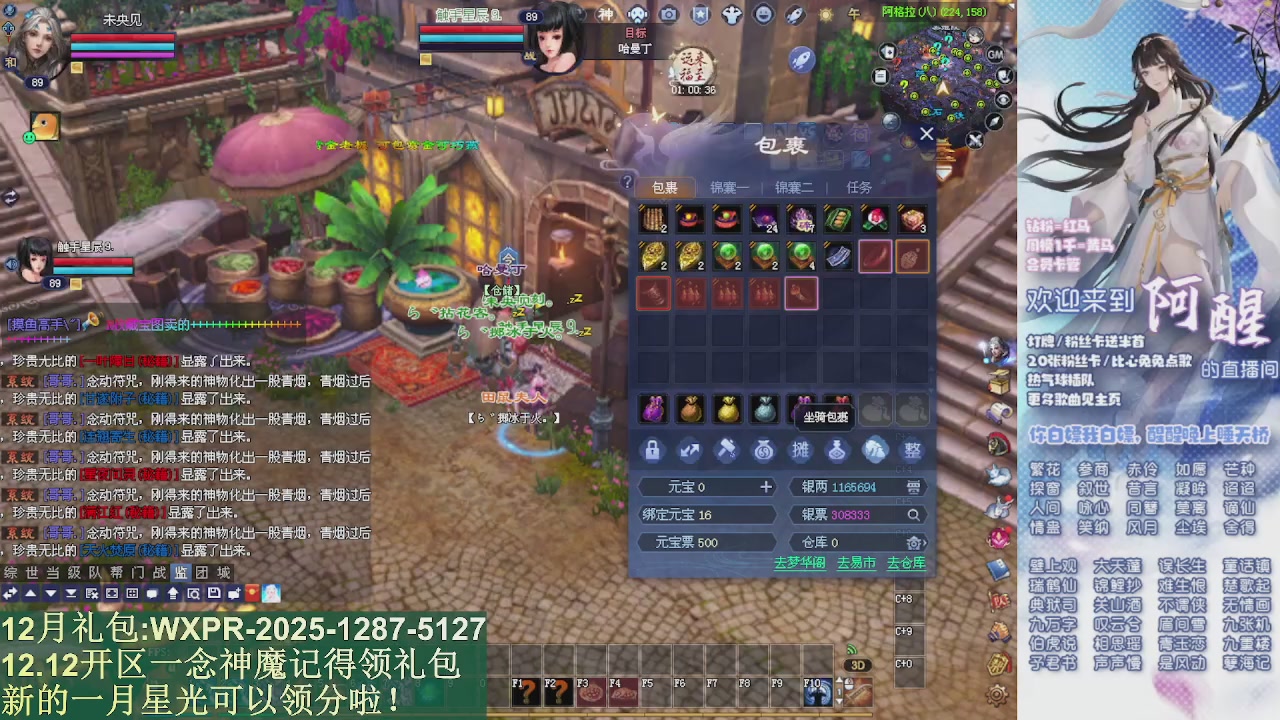Select the first item in the bag grid
The image size is (1280, 720).
[x=653, y=219]
